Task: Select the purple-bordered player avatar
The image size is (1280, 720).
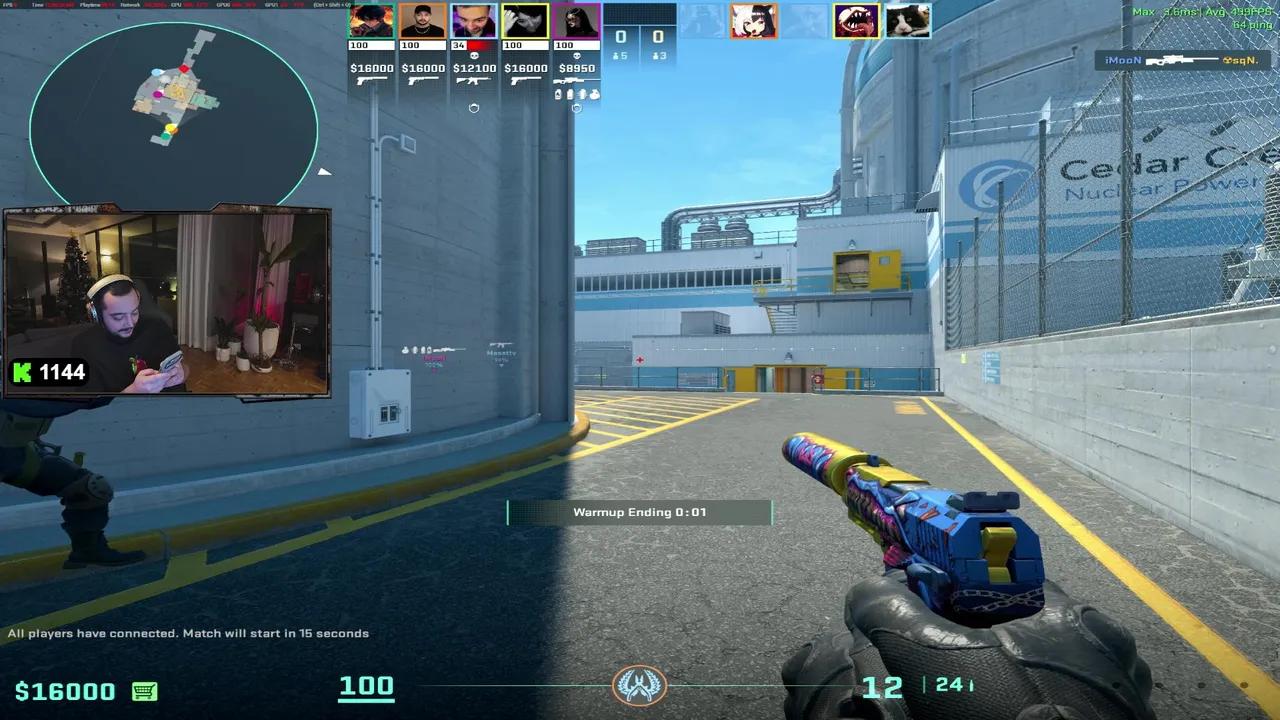Action: 576,20
